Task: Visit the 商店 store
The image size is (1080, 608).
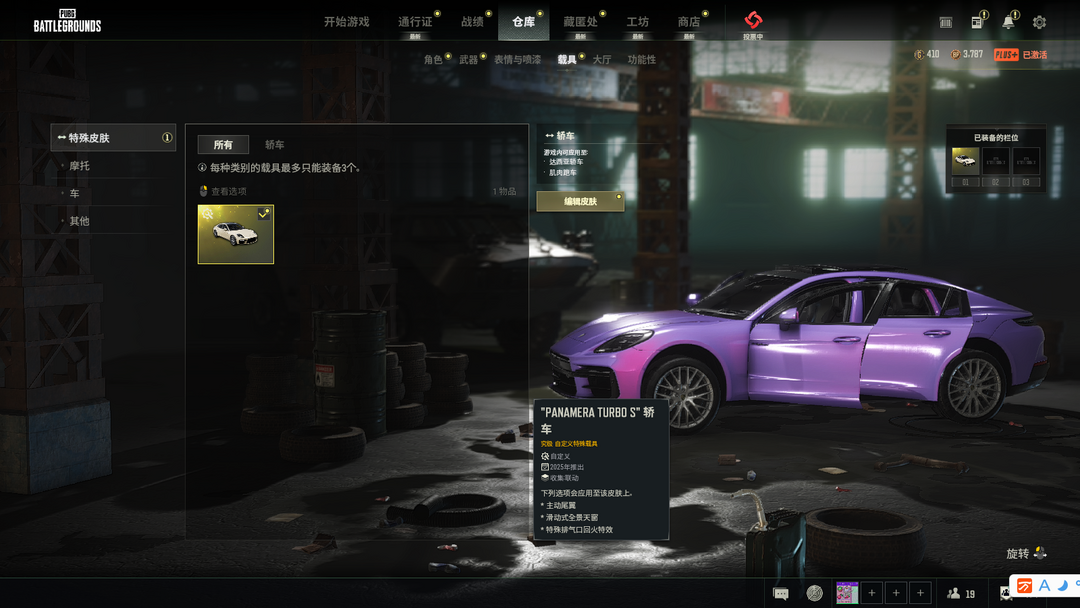Action: (x=689, y=22)
